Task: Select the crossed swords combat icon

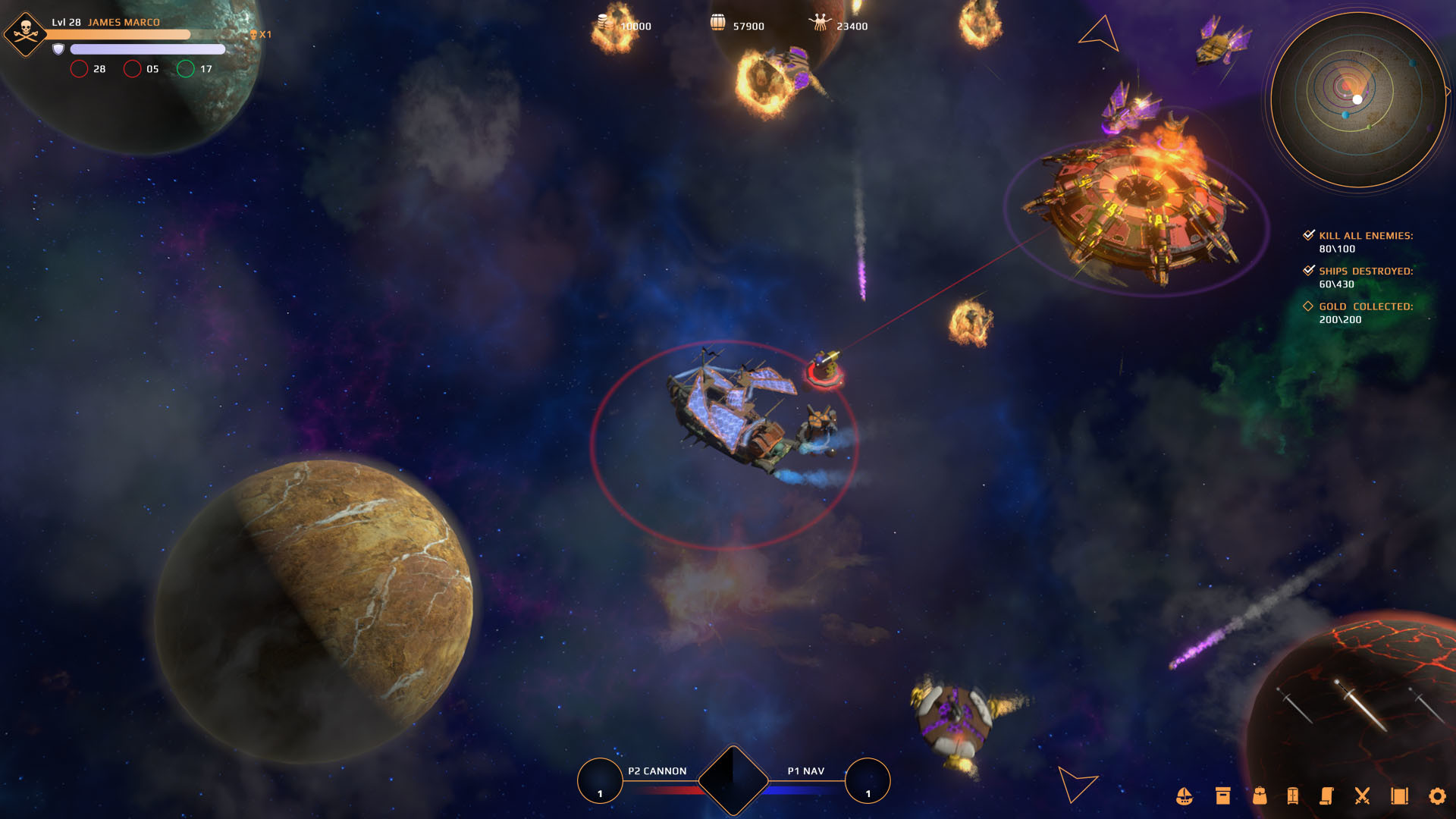Action: pos(1363,796)
